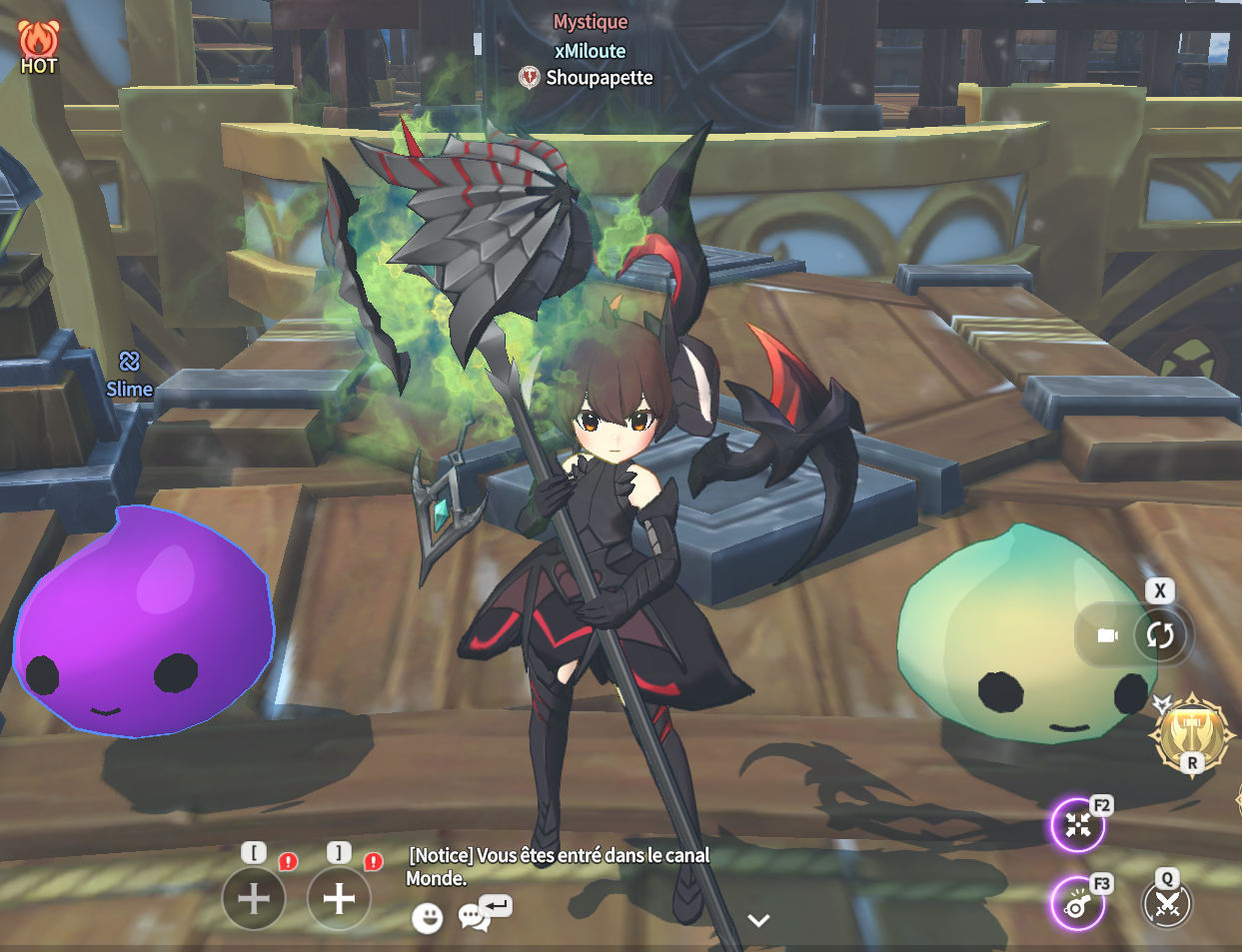This screenshot has height=952, width=1242.
Task: Collapse the chat with the down chevron
Action: [x=758, y=920]
